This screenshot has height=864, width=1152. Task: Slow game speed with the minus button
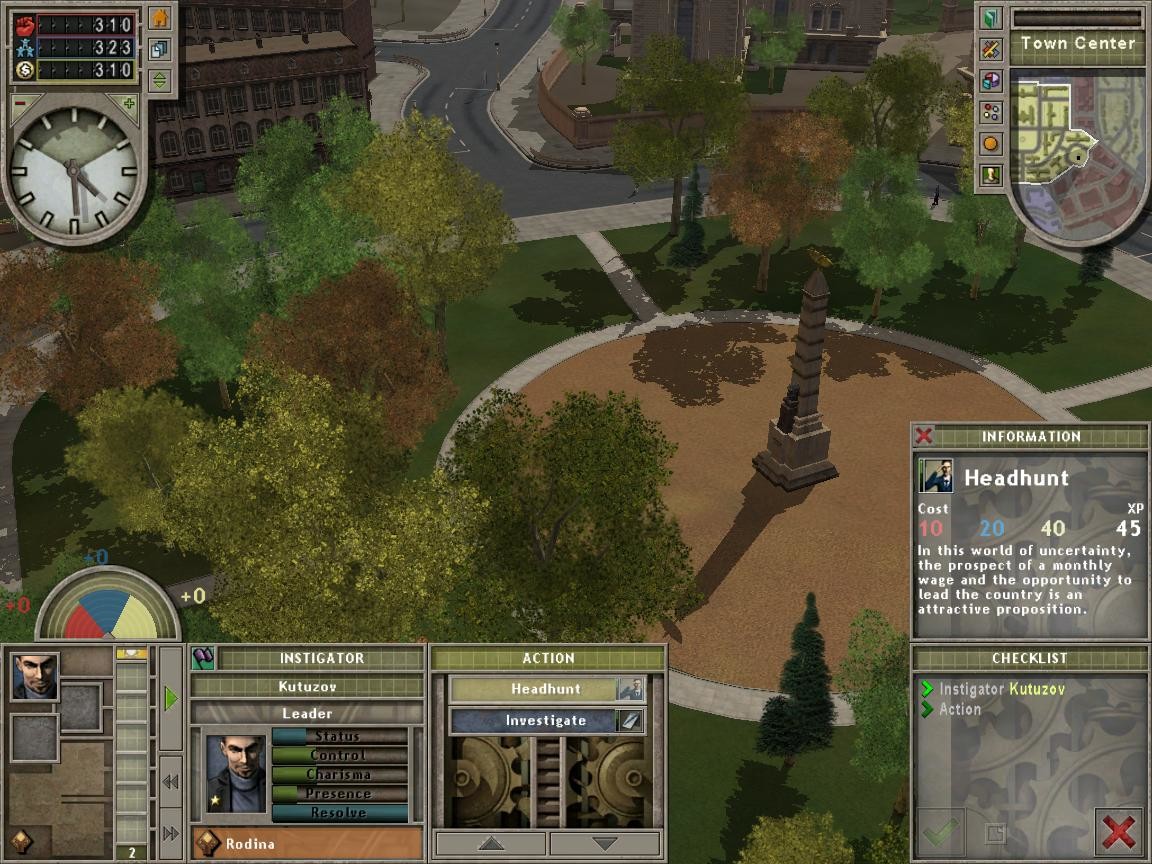pyautogui.click(x=20, y=102)
